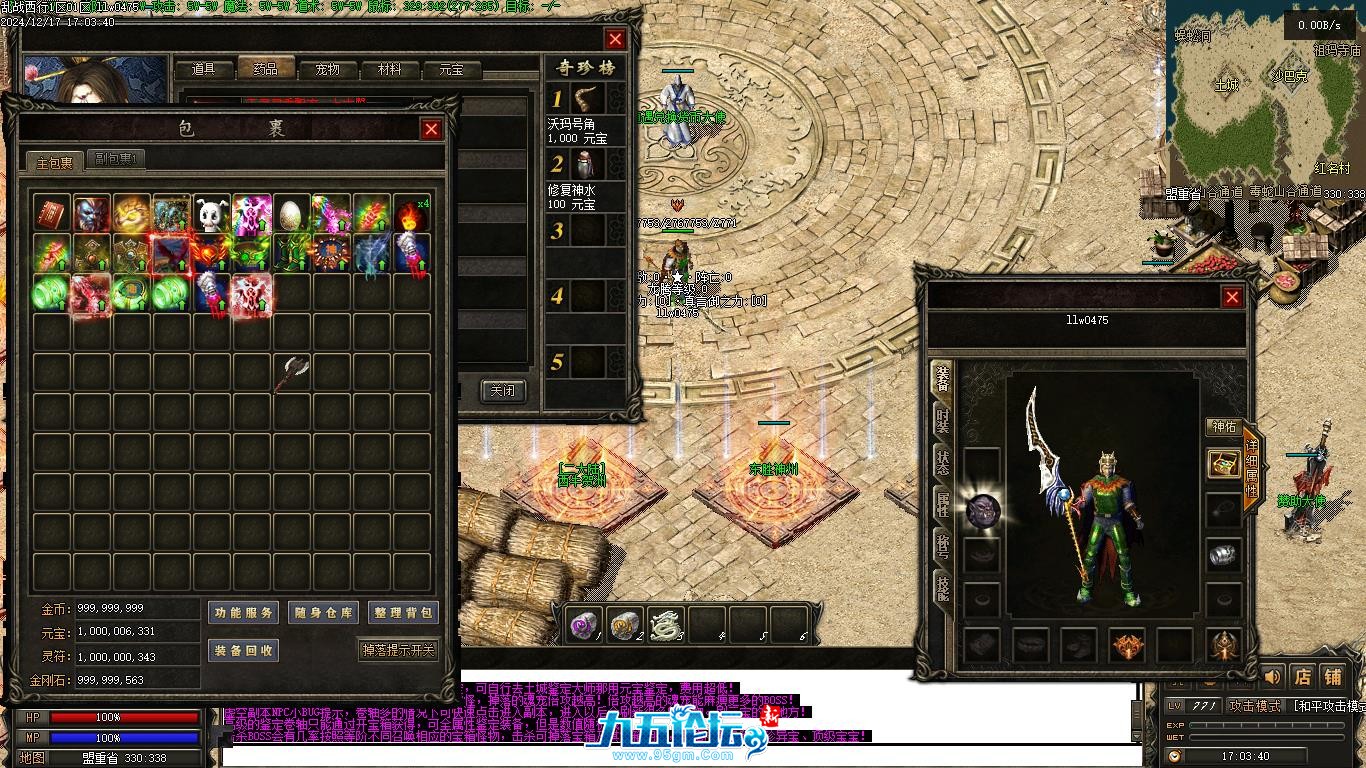The width and height of the screenshot is (1366, 768).
Task: Close the 包裹 inventory window
Action: (431, 129)
